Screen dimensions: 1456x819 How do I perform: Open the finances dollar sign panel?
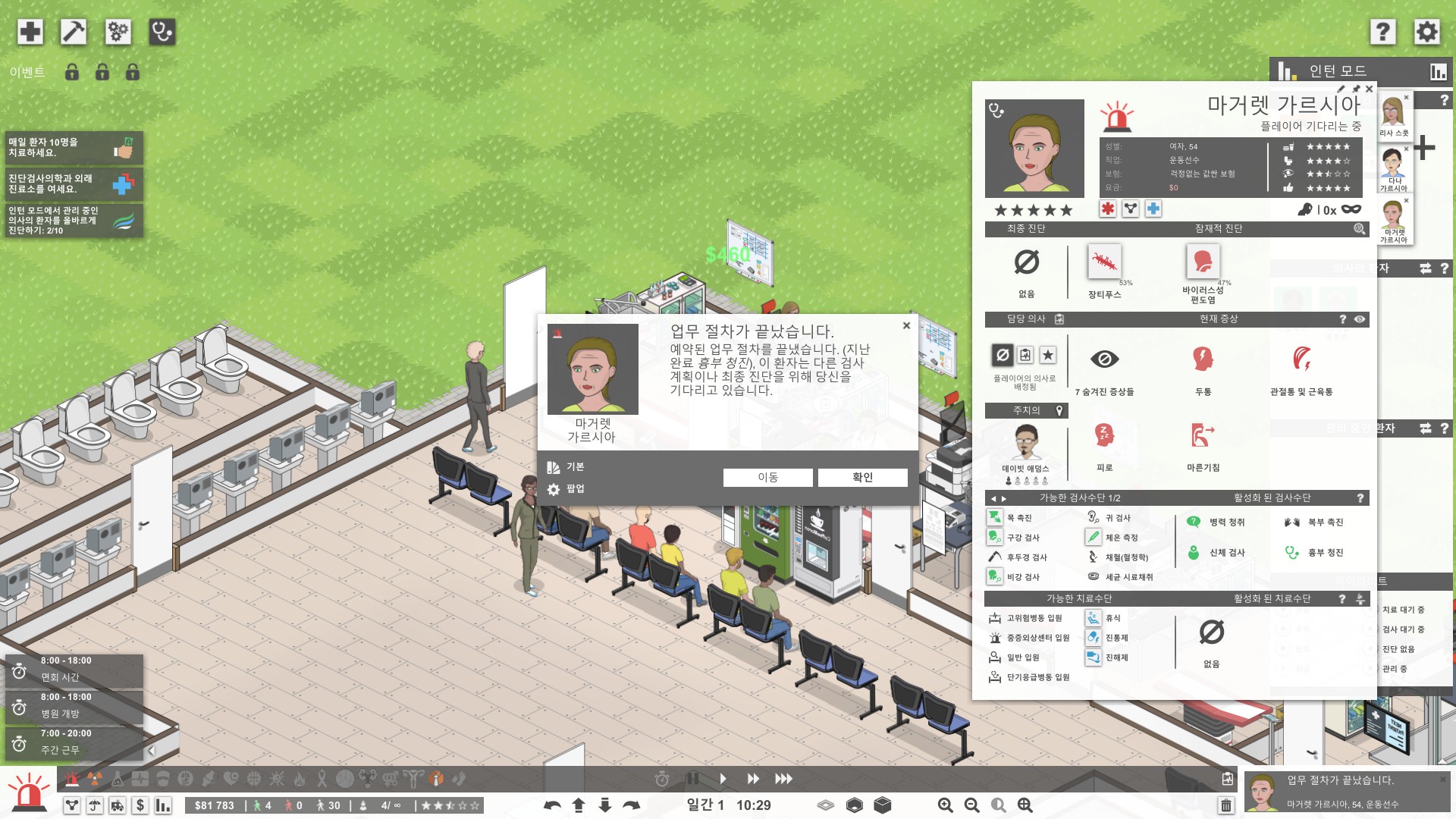(140, 805)
